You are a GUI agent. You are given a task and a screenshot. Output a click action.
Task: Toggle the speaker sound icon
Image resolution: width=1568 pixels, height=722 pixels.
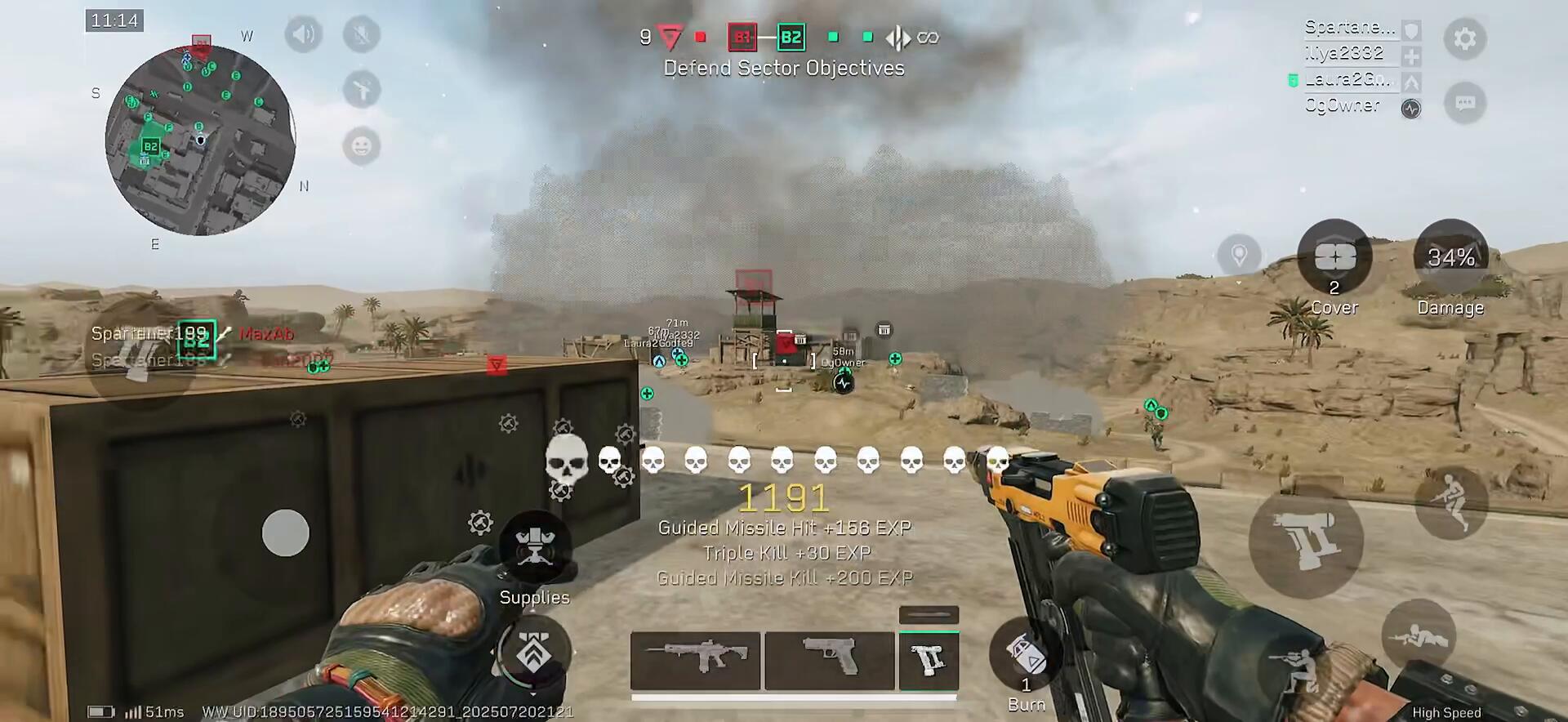pyautogui.click(x=303, y=35)
